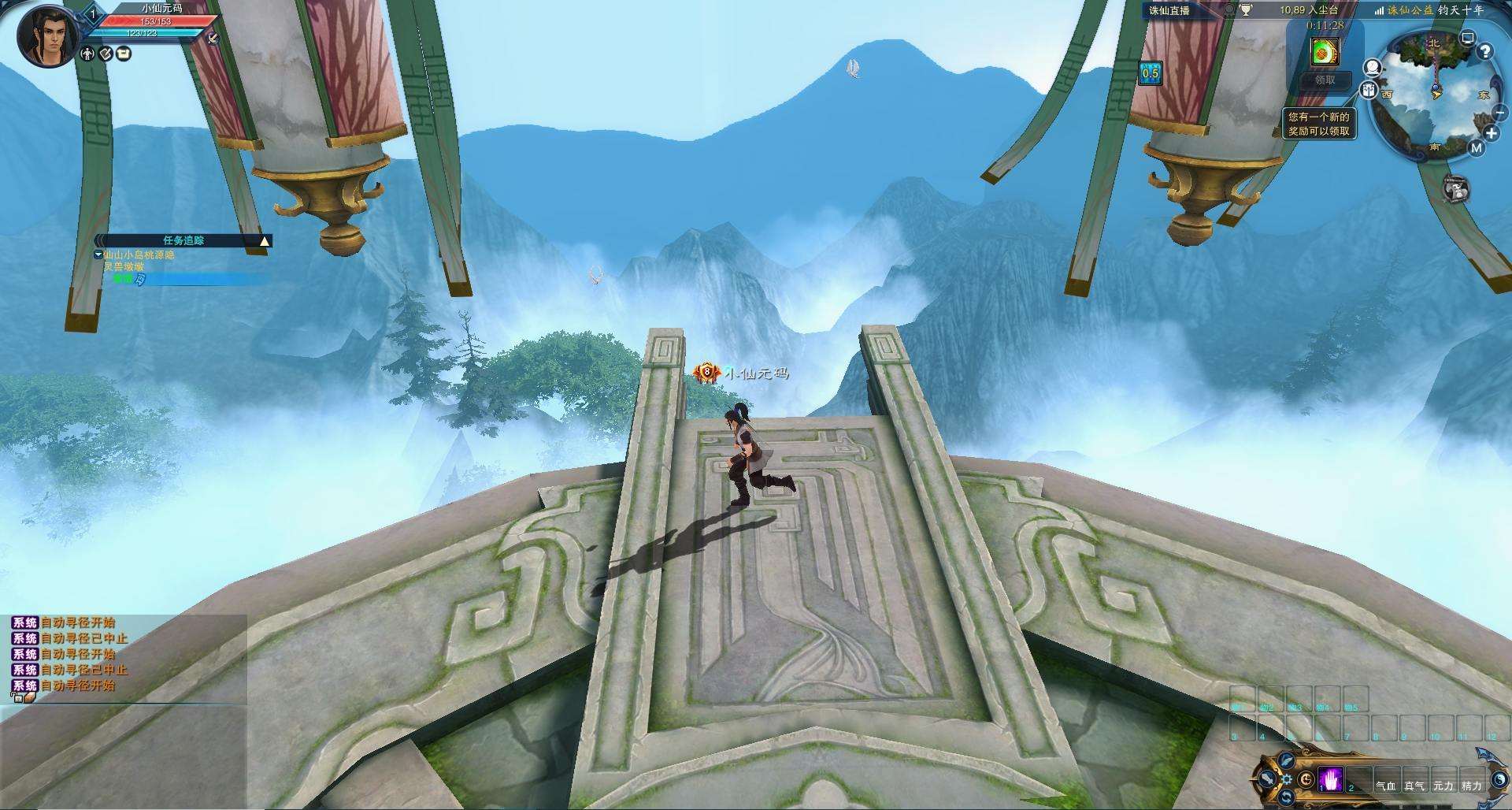Open the world map with the M button
This screenshot has width=1512, height=810.
[1476, 147]
